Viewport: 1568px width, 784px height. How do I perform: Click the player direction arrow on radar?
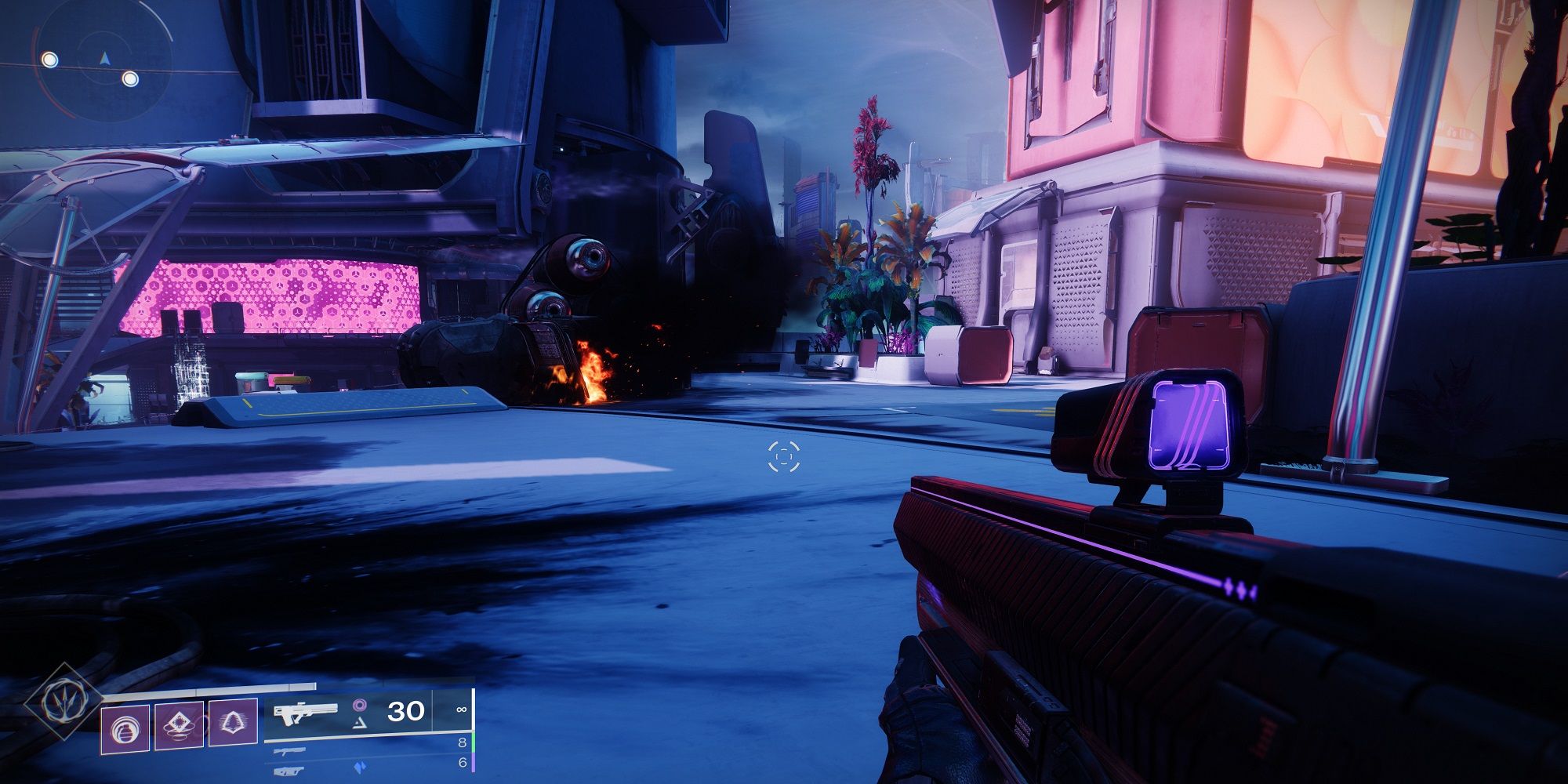click(x=105, y=58)
